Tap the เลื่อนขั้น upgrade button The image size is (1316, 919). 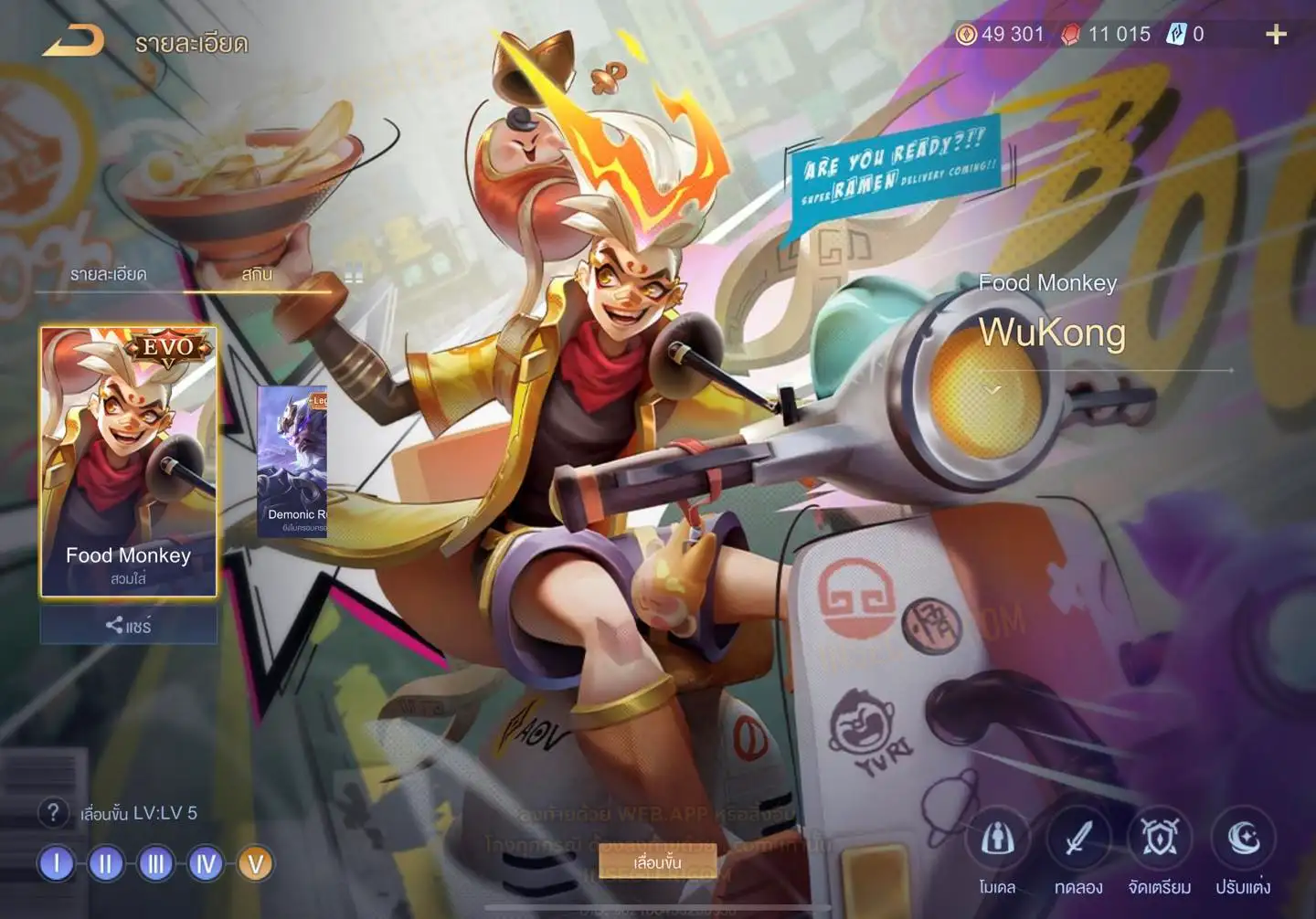[x=657, y=862]
